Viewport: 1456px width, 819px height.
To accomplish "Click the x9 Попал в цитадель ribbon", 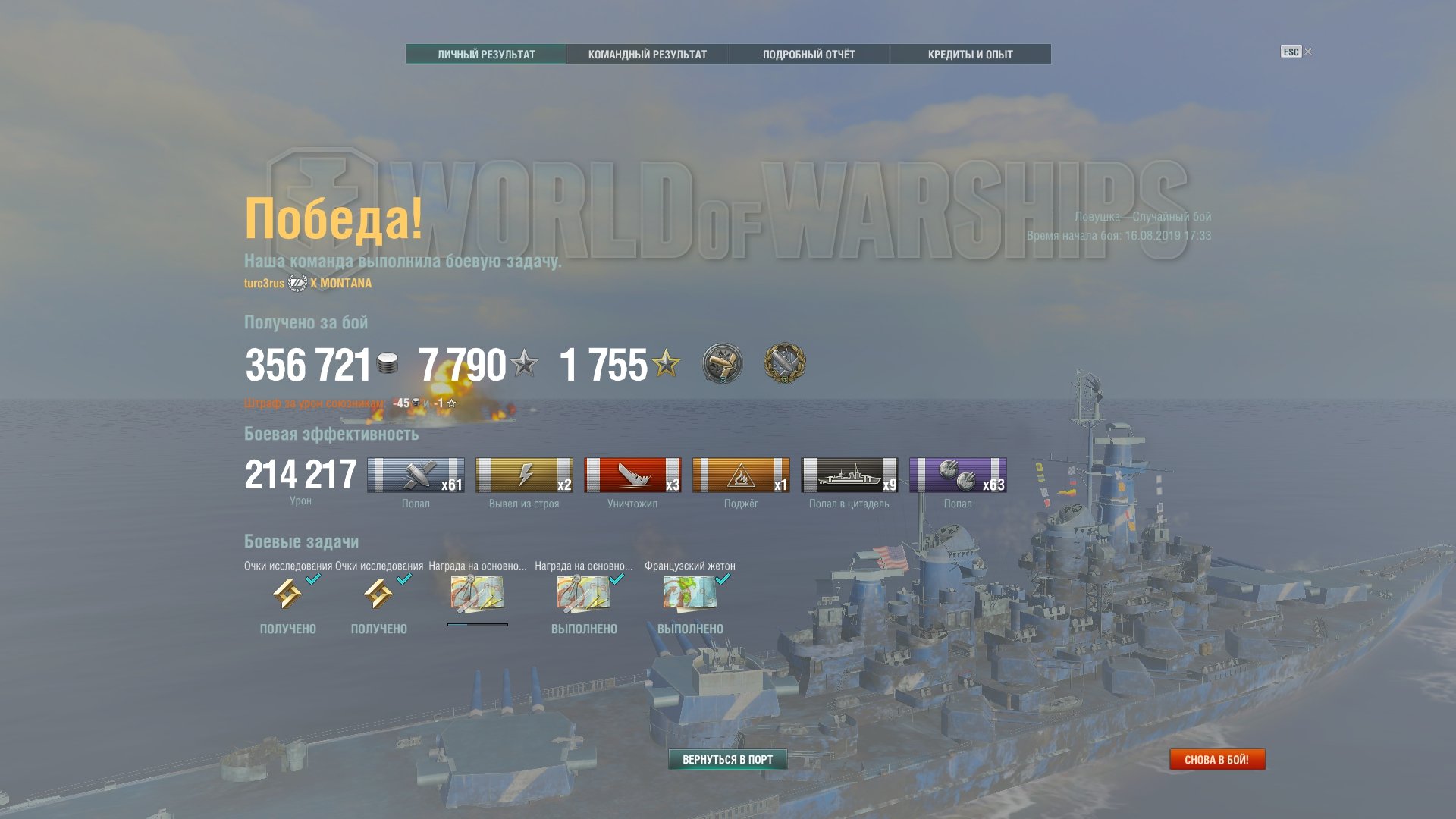I will pos(849,475).
